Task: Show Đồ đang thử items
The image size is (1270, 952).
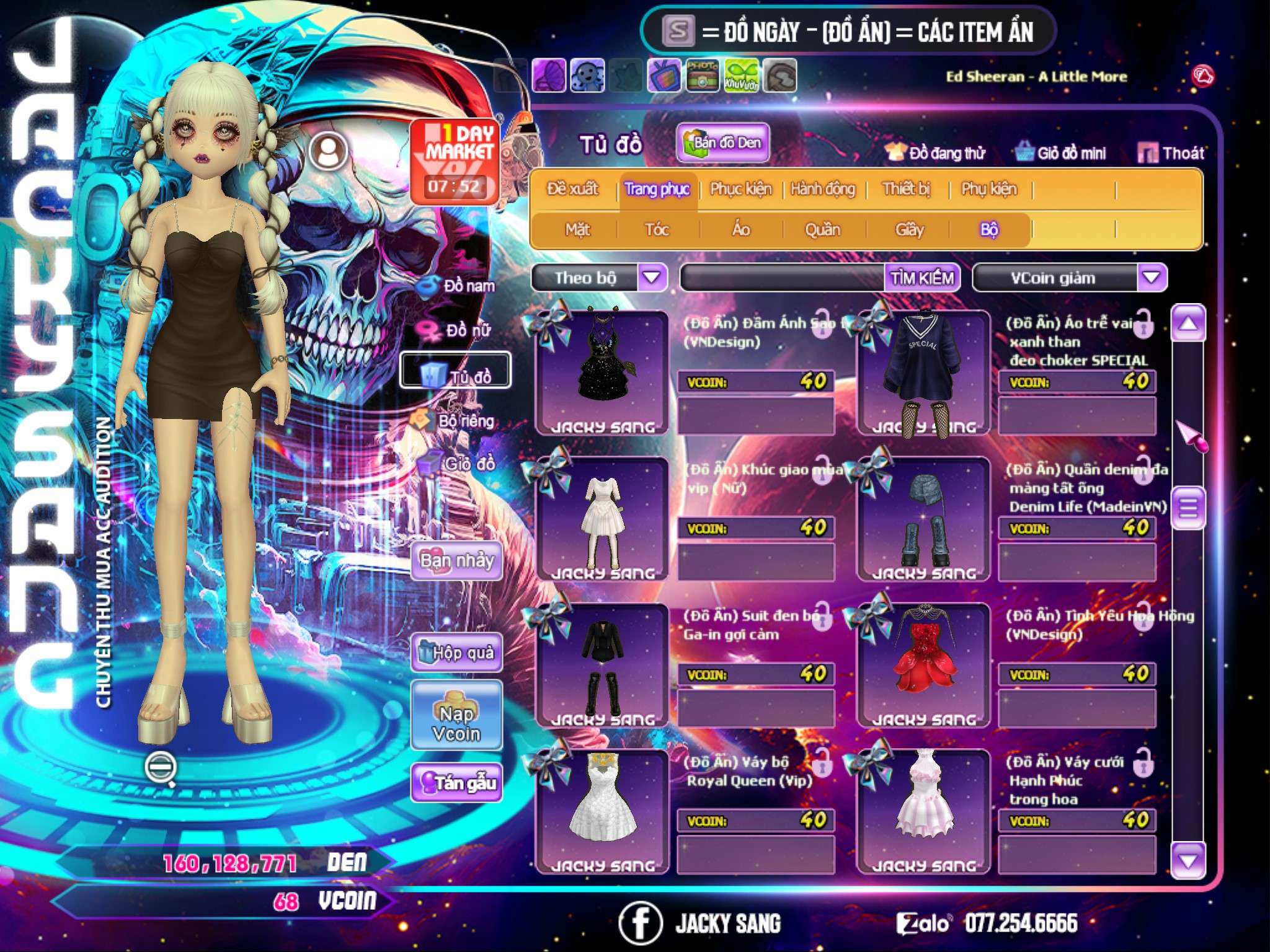Action: pos(936,153)
